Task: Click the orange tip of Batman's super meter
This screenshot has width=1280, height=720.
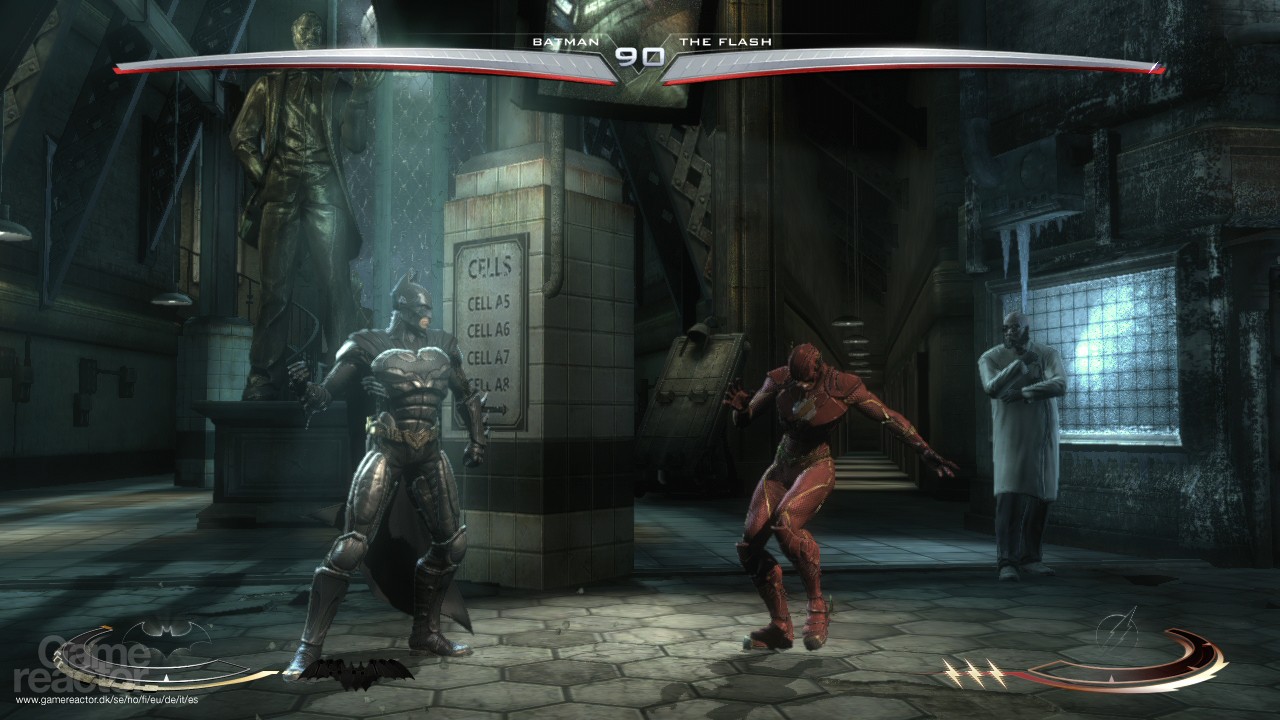Action: (x=106, y=627)
